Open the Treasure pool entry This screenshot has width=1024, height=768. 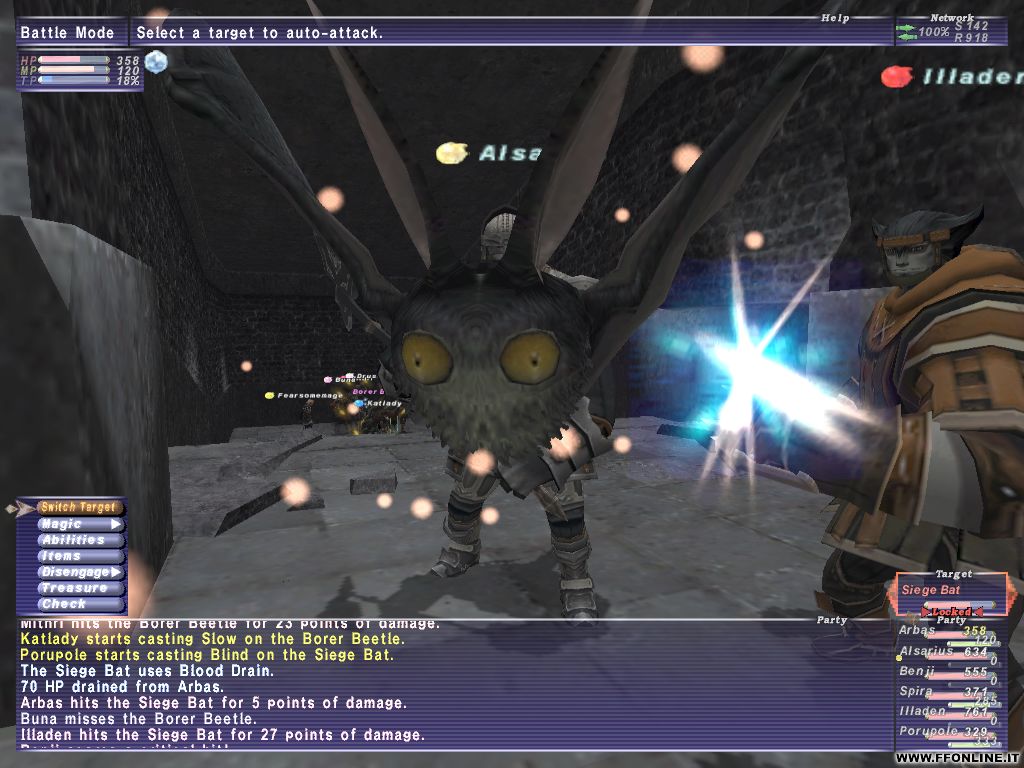[x=78, y=588]
